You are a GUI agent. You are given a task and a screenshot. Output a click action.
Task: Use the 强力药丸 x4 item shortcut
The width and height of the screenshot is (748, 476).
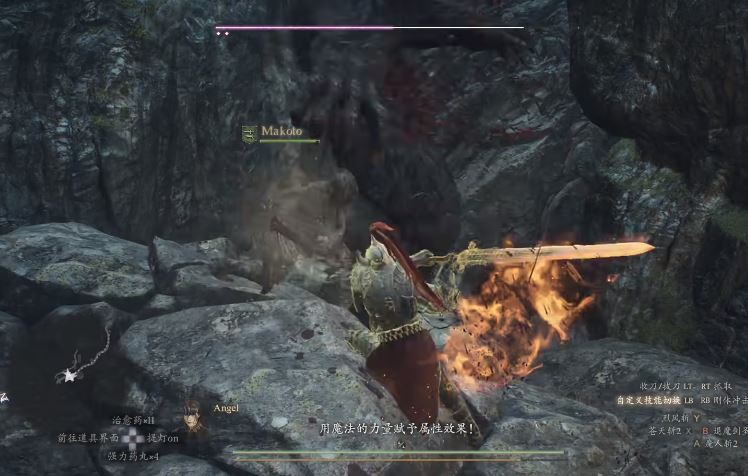[133, 456]
